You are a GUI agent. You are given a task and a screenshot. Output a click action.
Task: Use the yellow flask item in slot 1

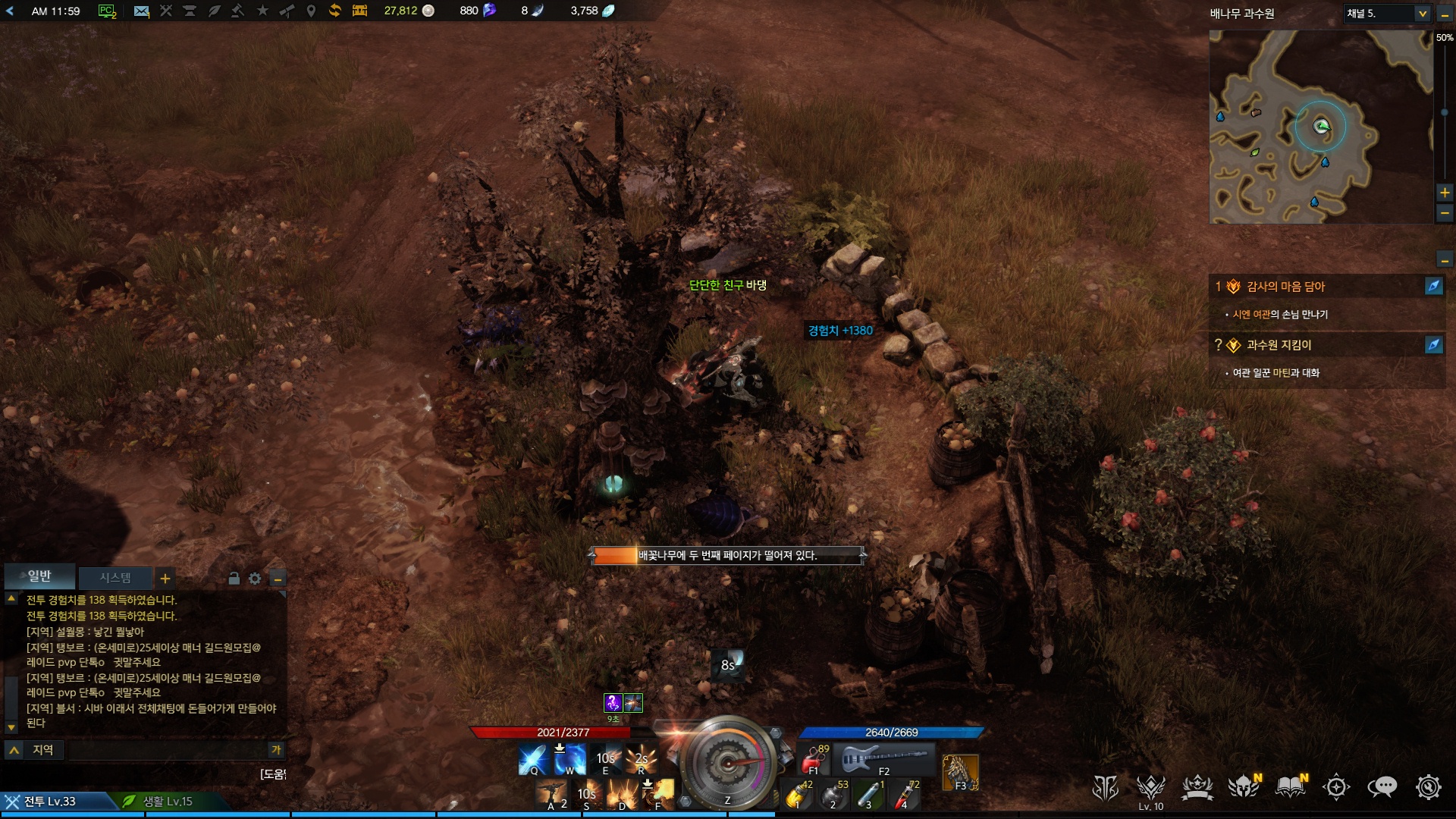coord(797,795)
